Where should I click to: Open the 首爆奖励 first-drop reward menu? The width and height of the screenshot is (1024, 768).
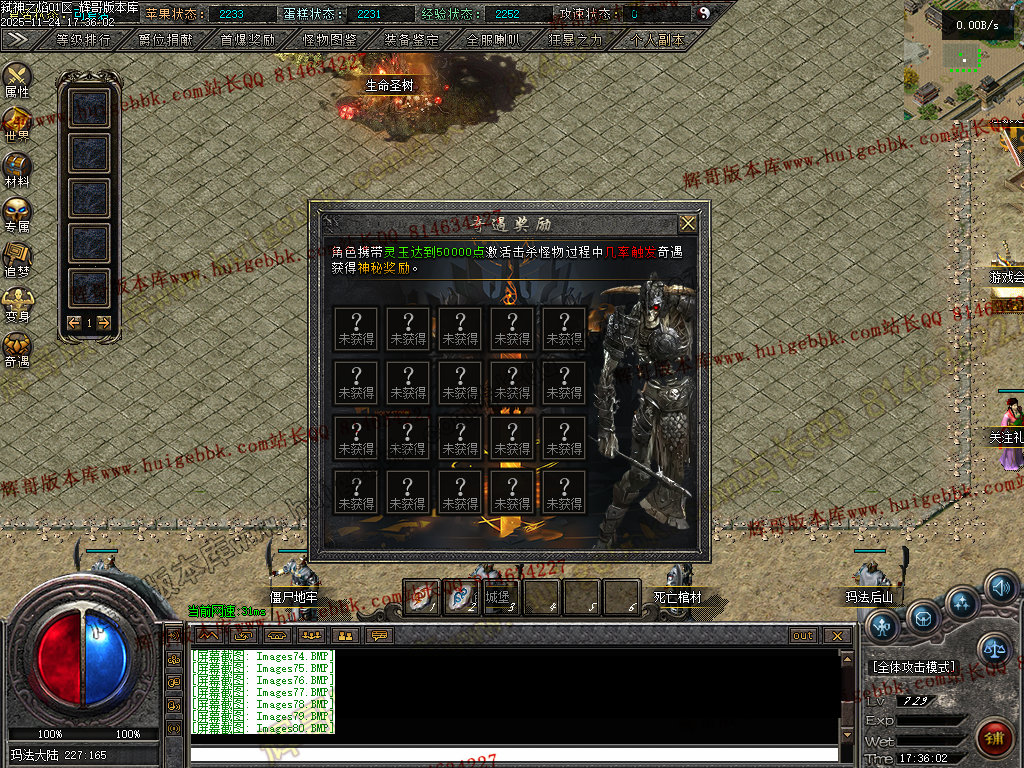(x=247, y=40)
